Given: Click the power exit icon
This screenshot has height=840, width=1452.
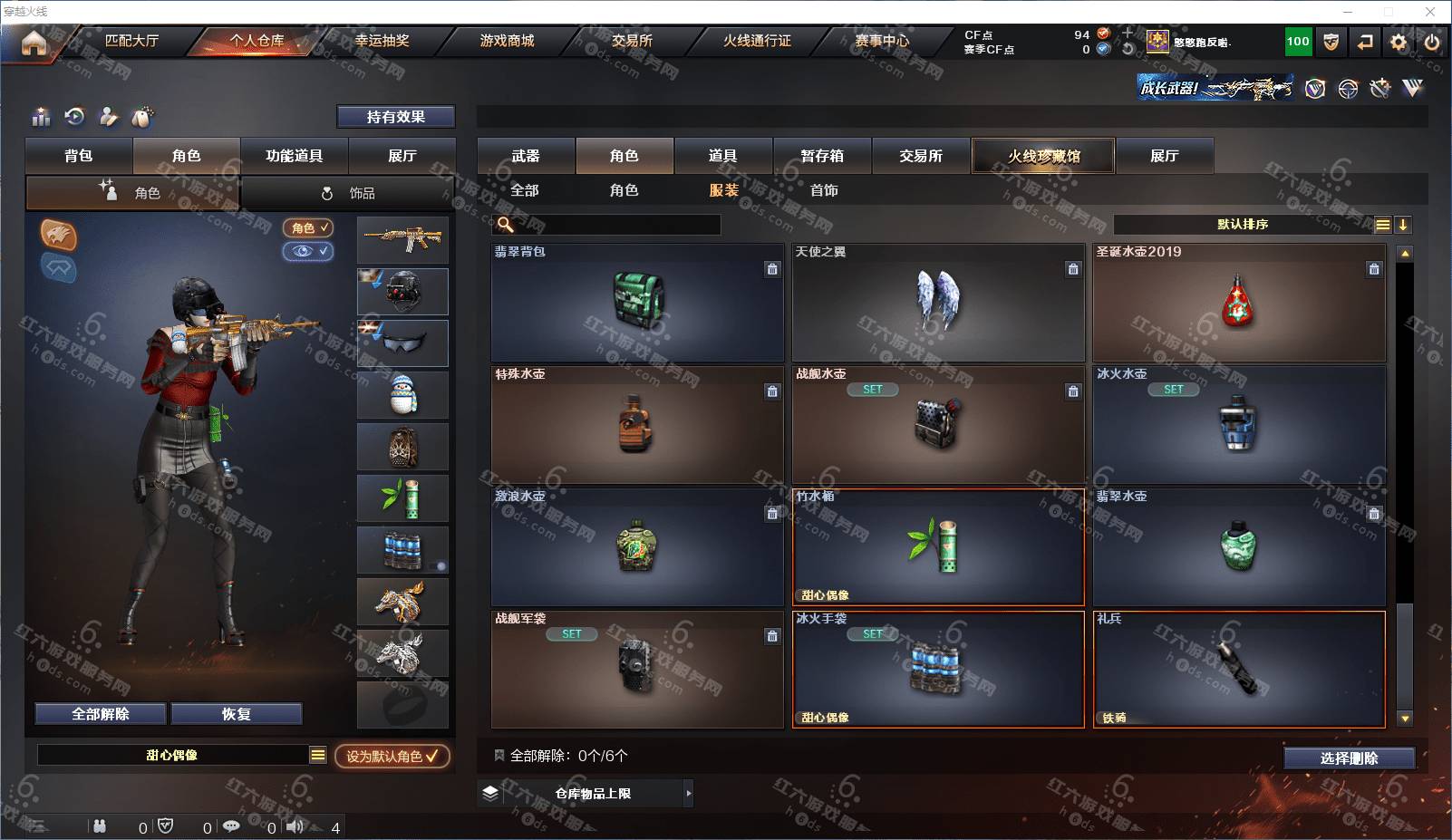Looking at the screenshot, I should point(1432,42).
